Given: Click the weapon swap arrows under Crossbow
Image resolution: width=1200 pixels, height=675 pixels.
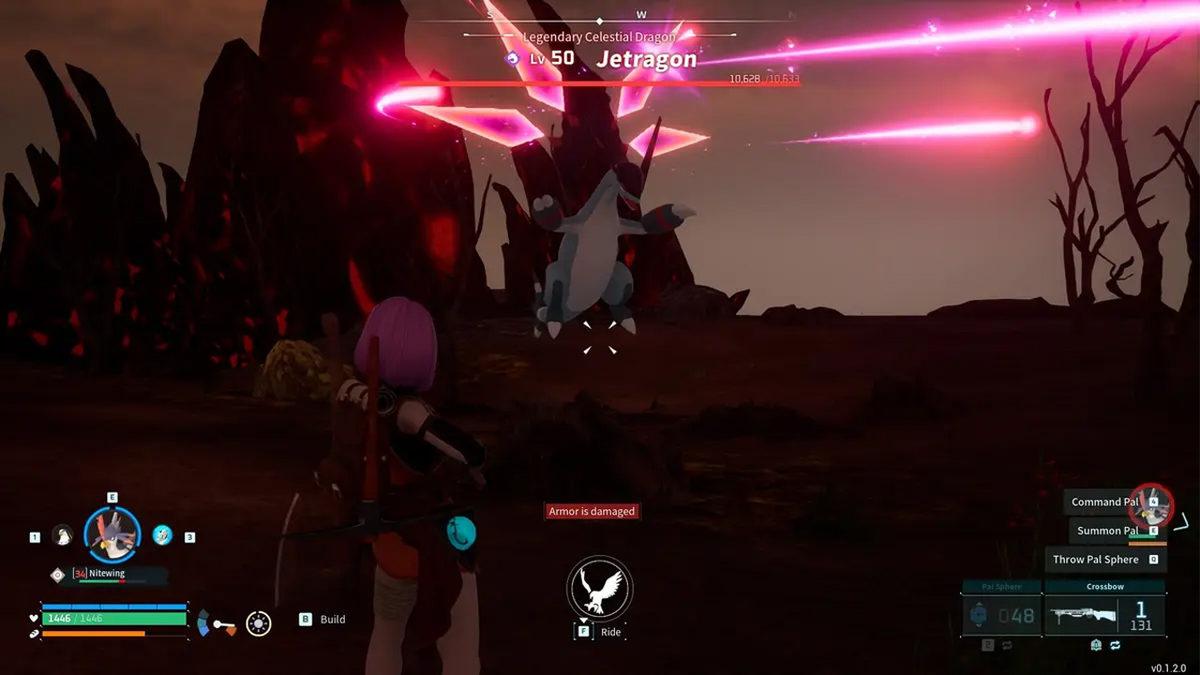Looking at the screenshot, I should (x=1116, y=646).
